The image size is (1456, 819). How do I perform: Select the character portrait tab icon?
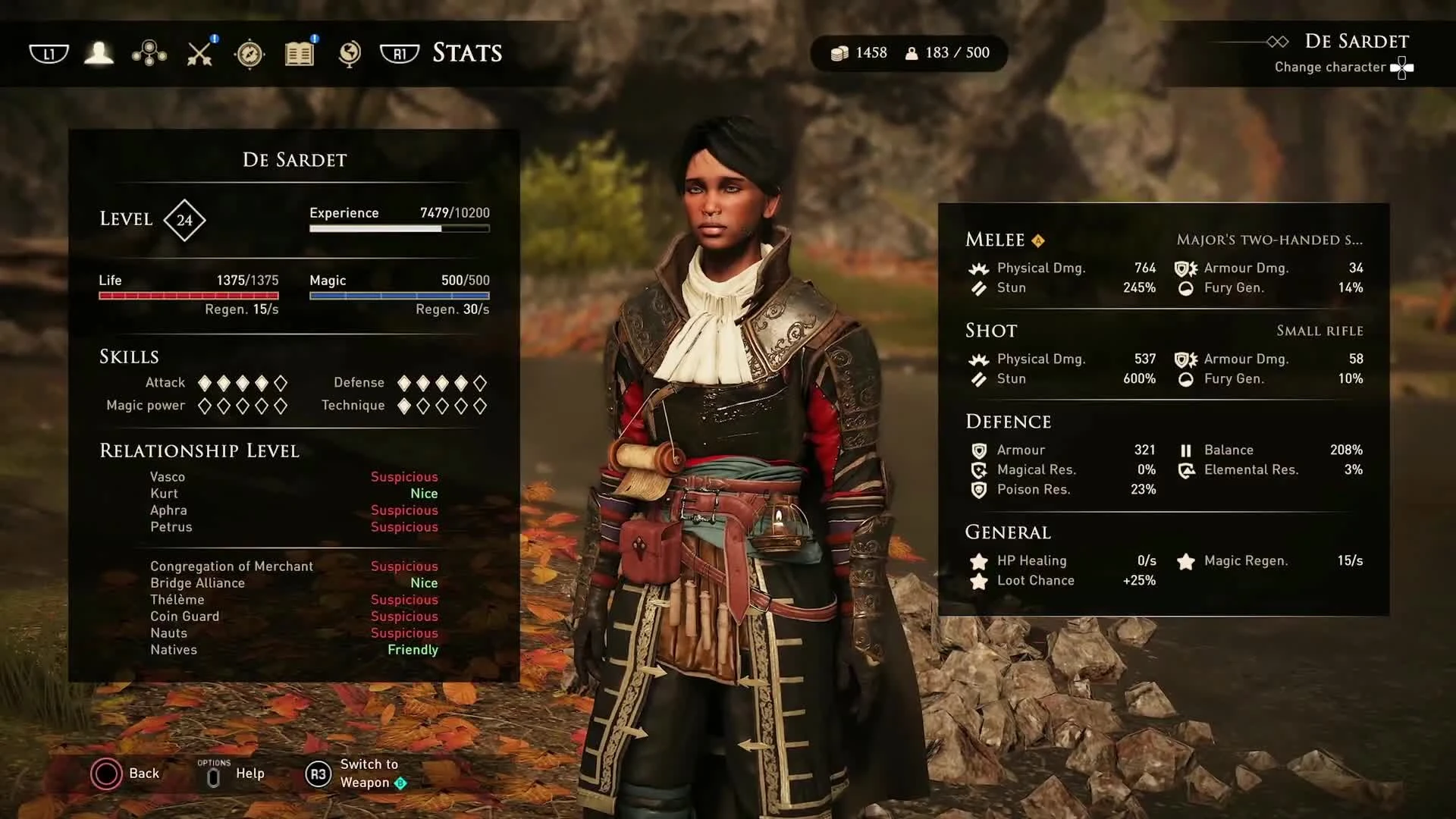coord(99,53)
